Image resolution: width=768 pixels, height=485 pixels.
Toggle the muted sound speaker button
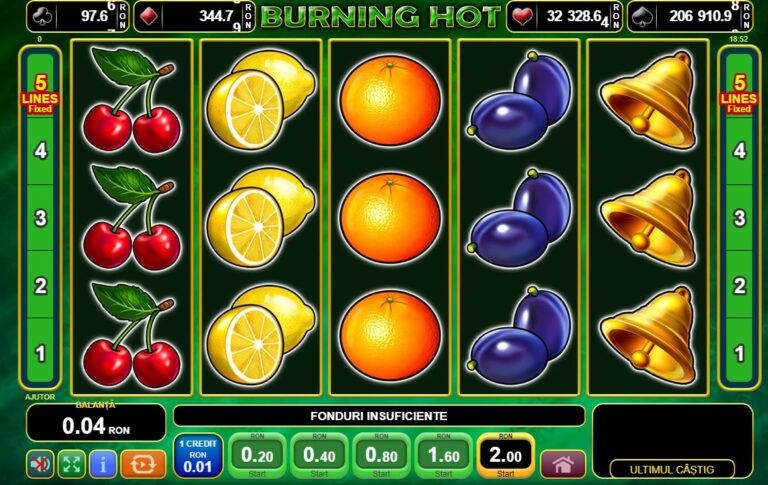click(x=40, y=464)
